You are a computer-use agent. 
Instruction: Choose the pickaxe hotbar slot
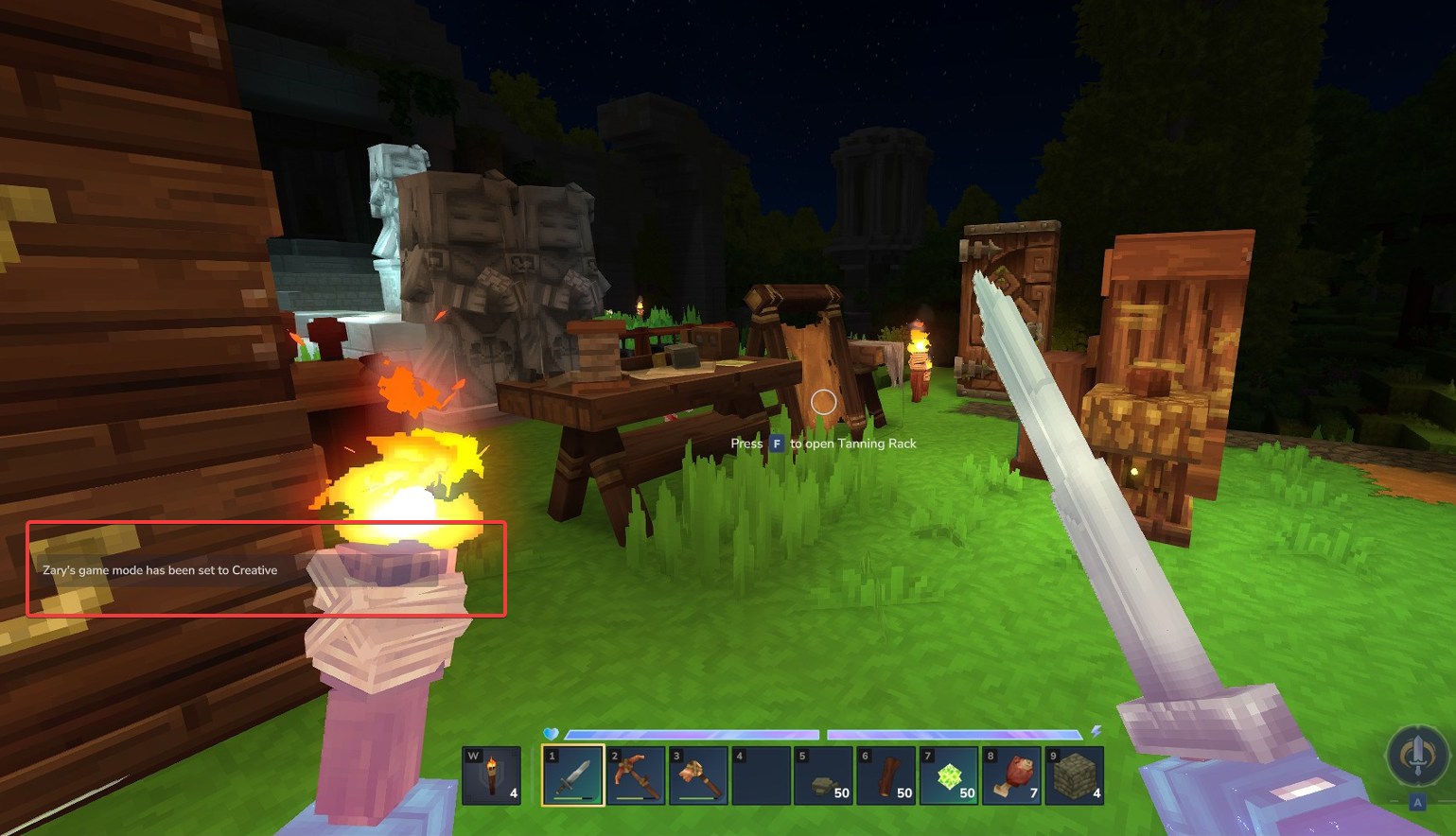pyautogui.click(x=636, y=775)
